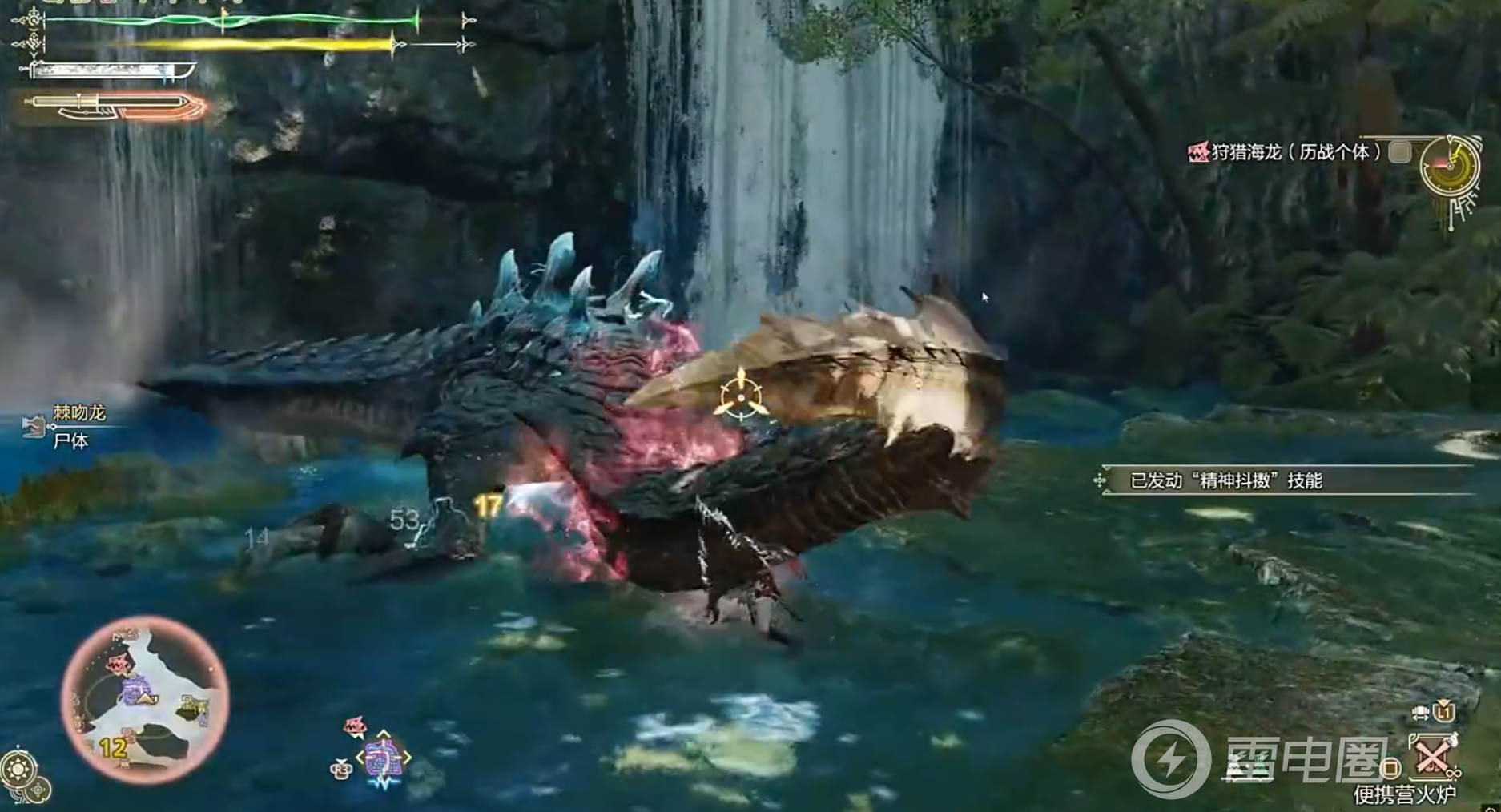The image size is (1501, 812).
Task: Click the 精神抖擞 skill notification
Action: pyautogui.click(x=1225, y=480)
